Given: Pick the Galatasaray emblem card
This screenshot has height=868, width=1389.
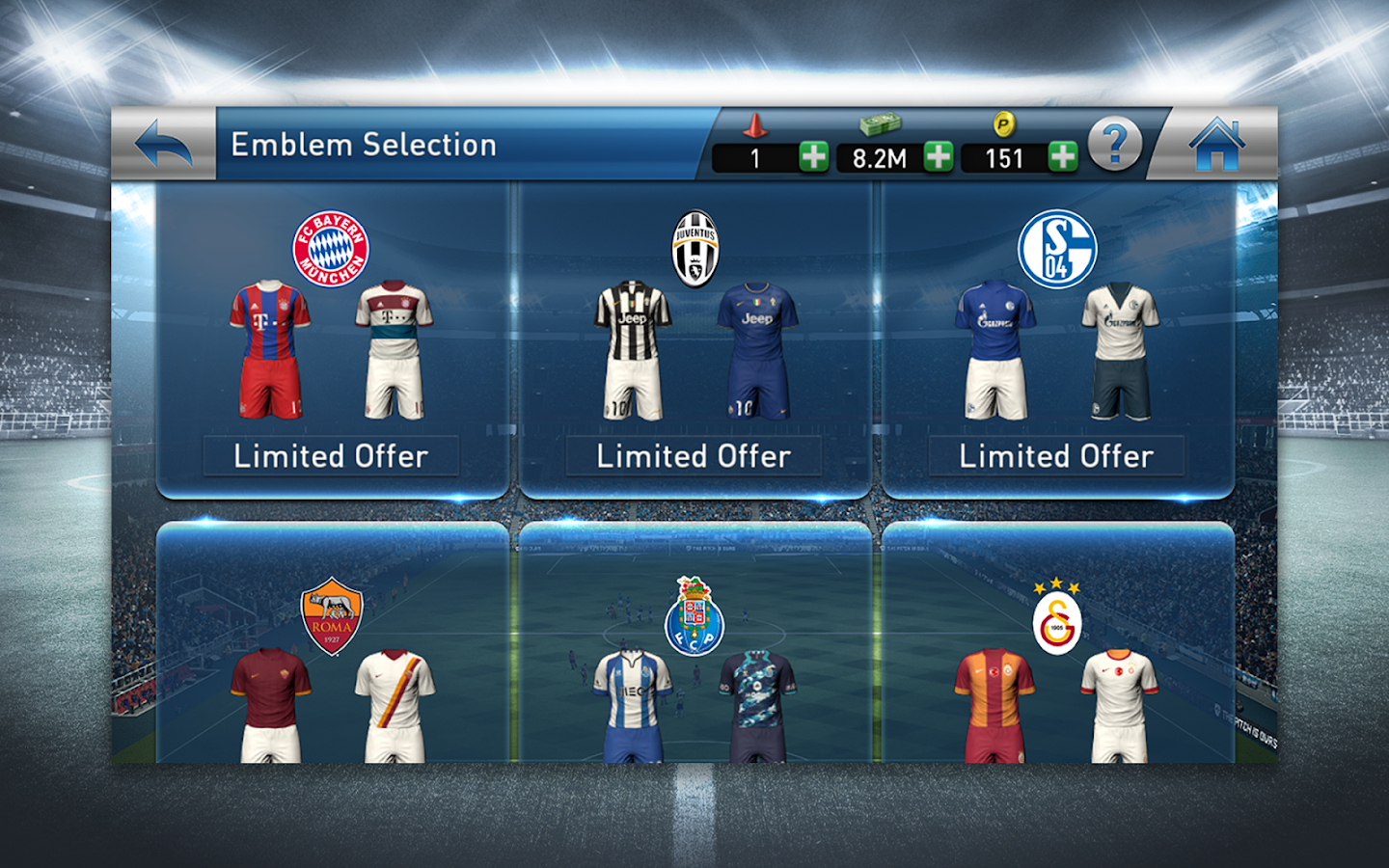Looking at the screenshot, I should click(1057, 656).
